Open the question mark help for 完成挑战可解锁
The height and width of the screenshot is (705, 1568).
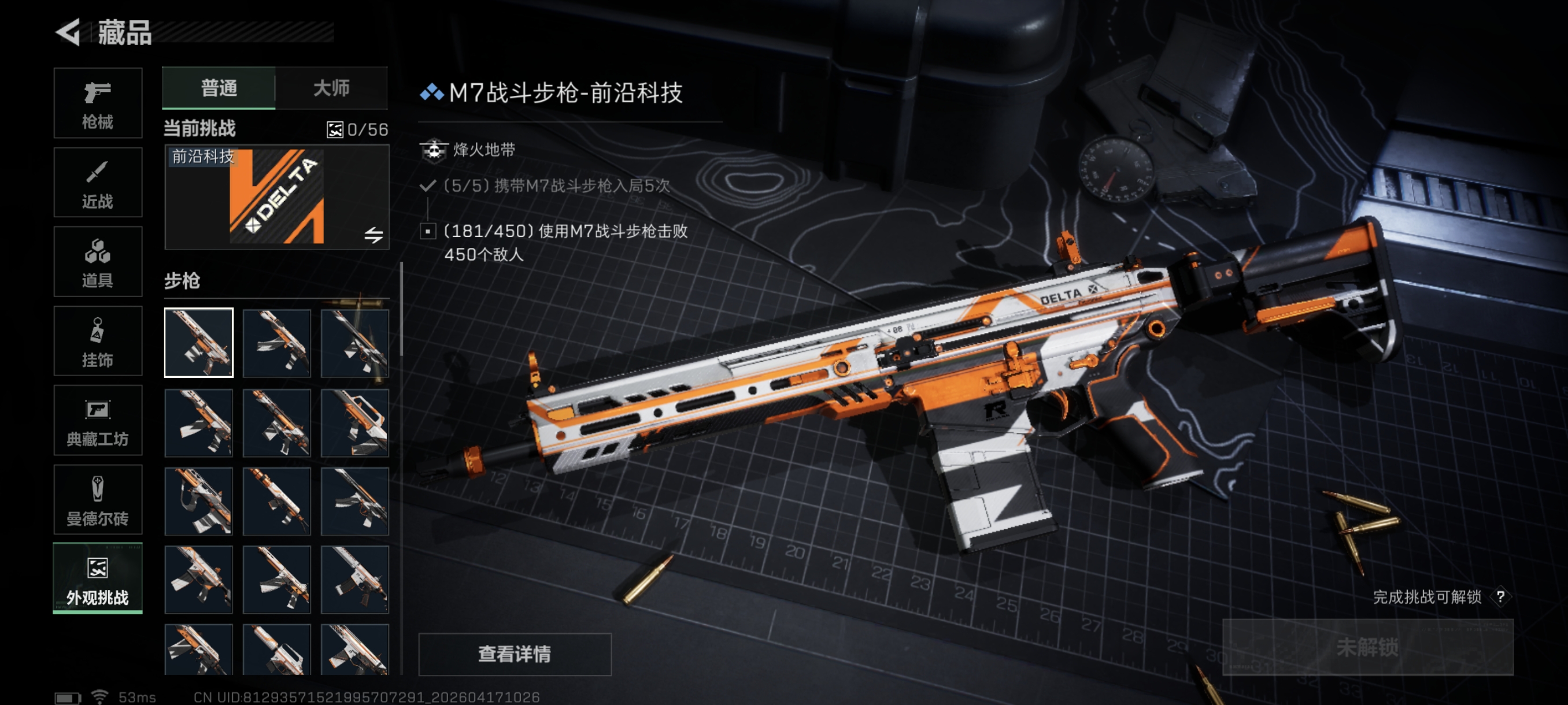pos(1500,597)
